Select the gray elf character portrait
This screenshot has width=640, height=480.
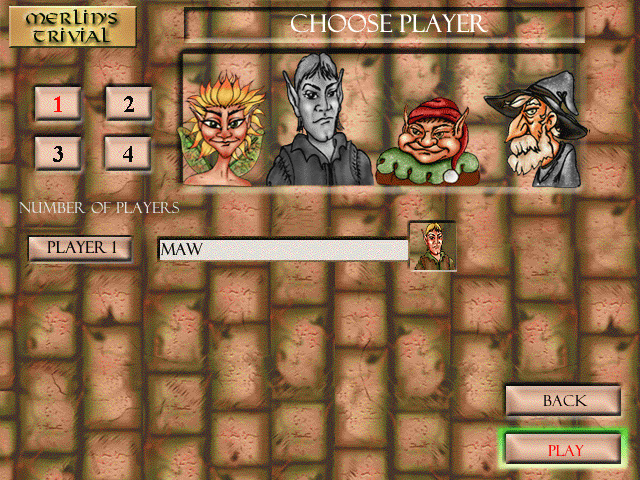319,120
